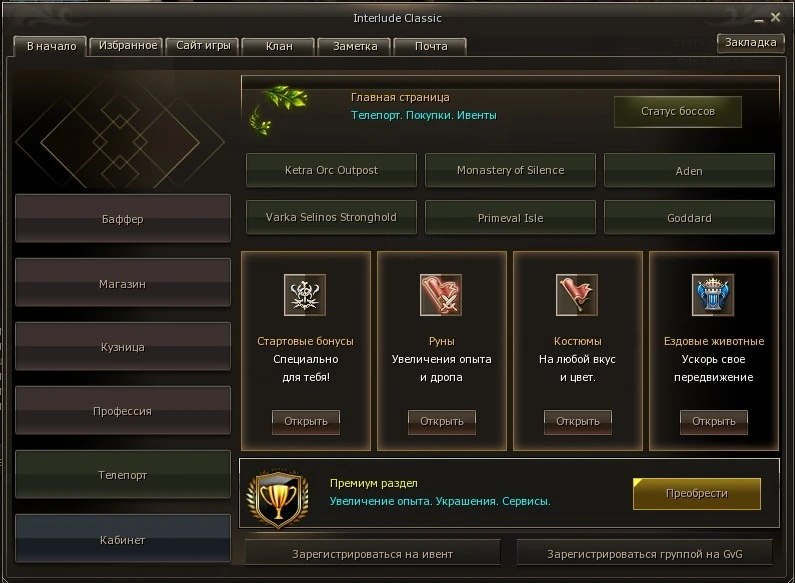795x583 pixels.
Task: Open the Магазин menu
Action: 123,284
